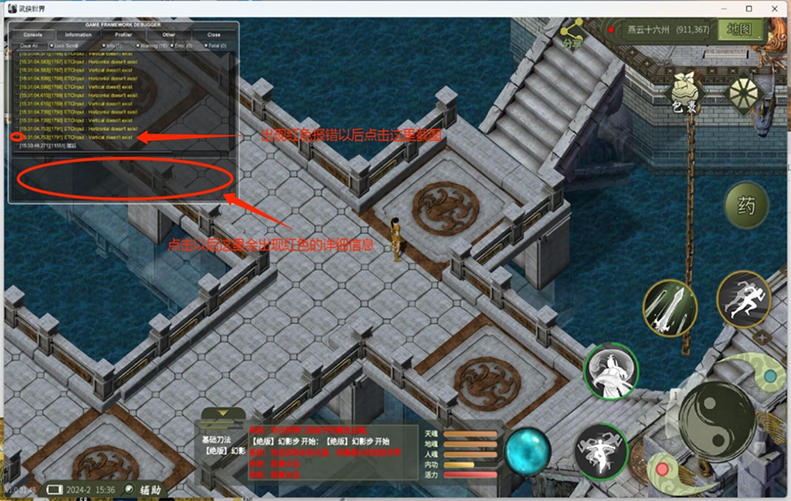Activate the running figure sprint skill
Viewport: 791px width, 501px height.
748,300
